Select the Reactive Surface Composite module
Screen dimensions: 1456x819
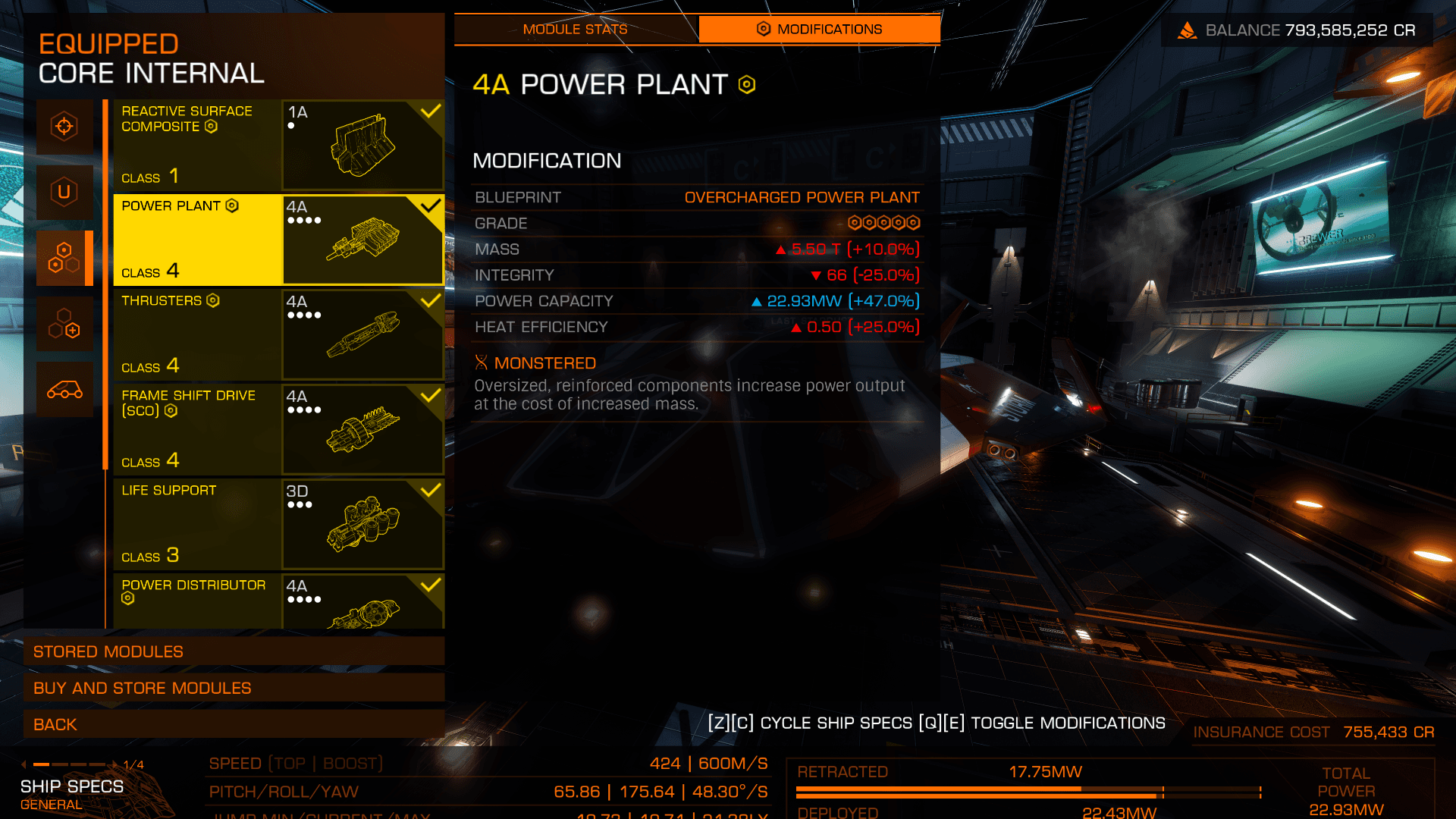pos(278,145)
